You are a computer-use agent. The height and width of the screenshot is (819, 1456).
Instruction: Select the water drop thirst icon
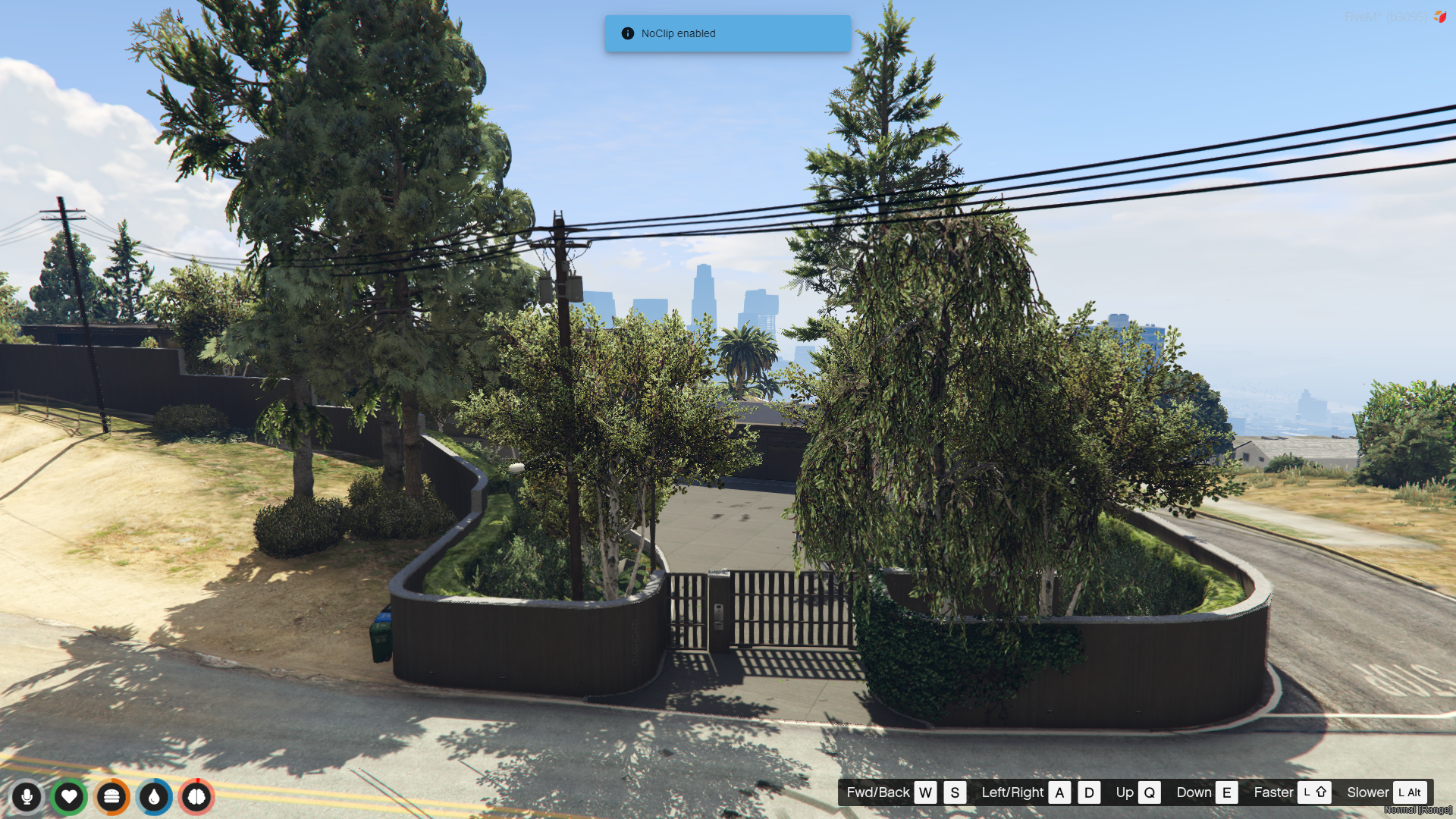coord(154,796)
